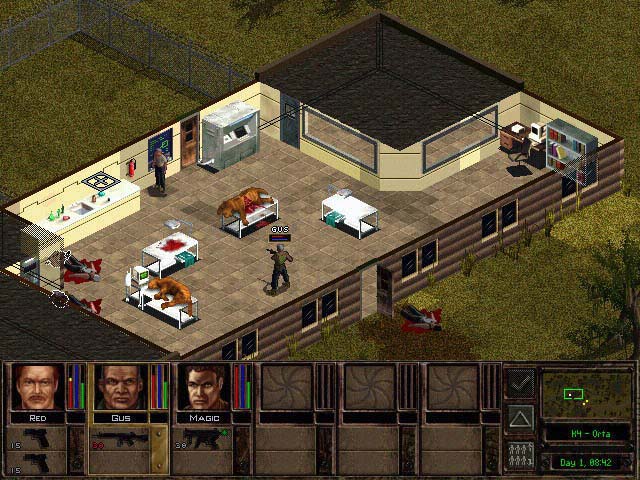
Task: Click the triangle button on the panel
Action: (520, 417)
